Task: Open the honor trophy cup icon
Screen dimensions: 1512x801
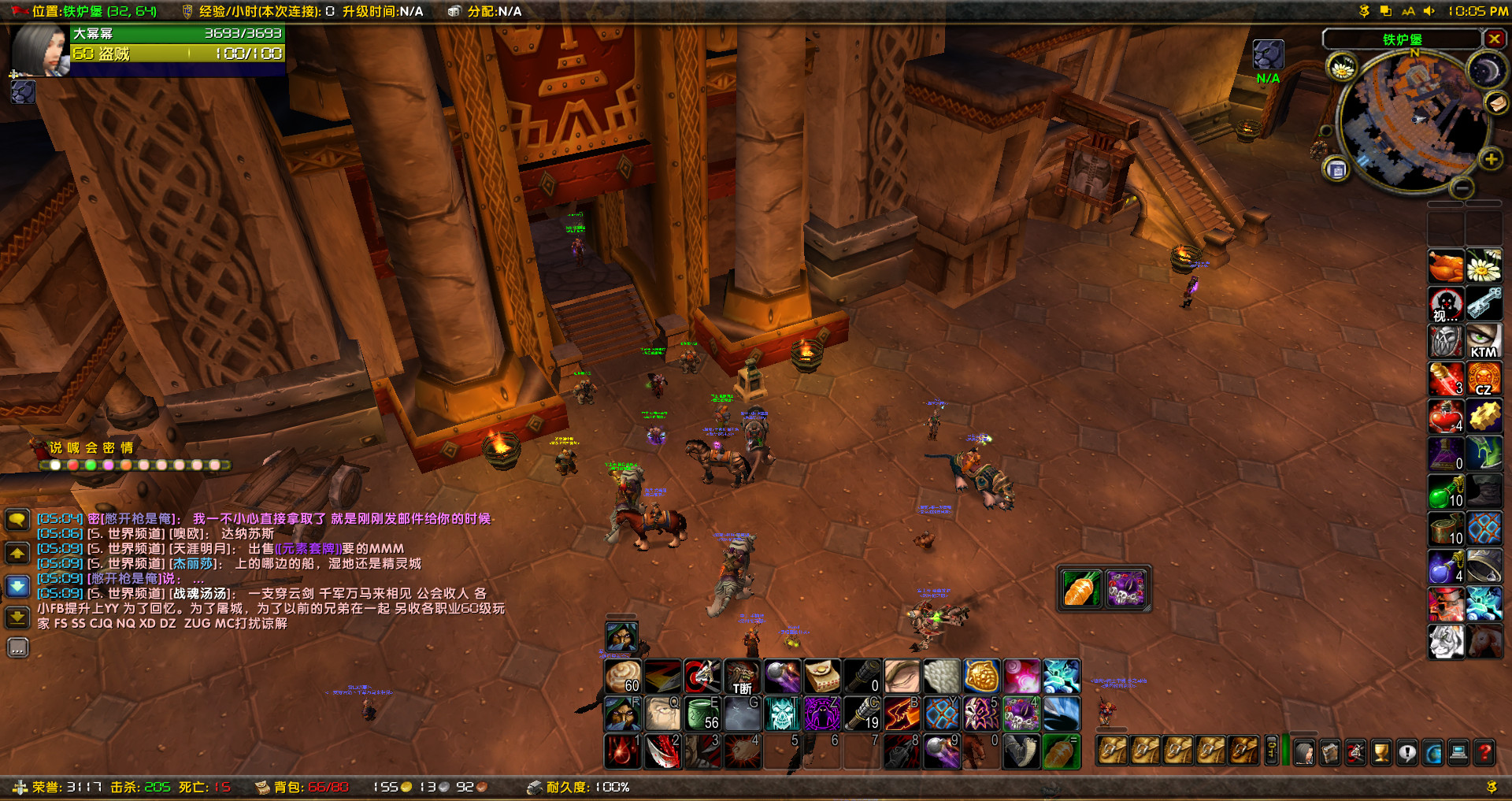Action: point(1381,752)
